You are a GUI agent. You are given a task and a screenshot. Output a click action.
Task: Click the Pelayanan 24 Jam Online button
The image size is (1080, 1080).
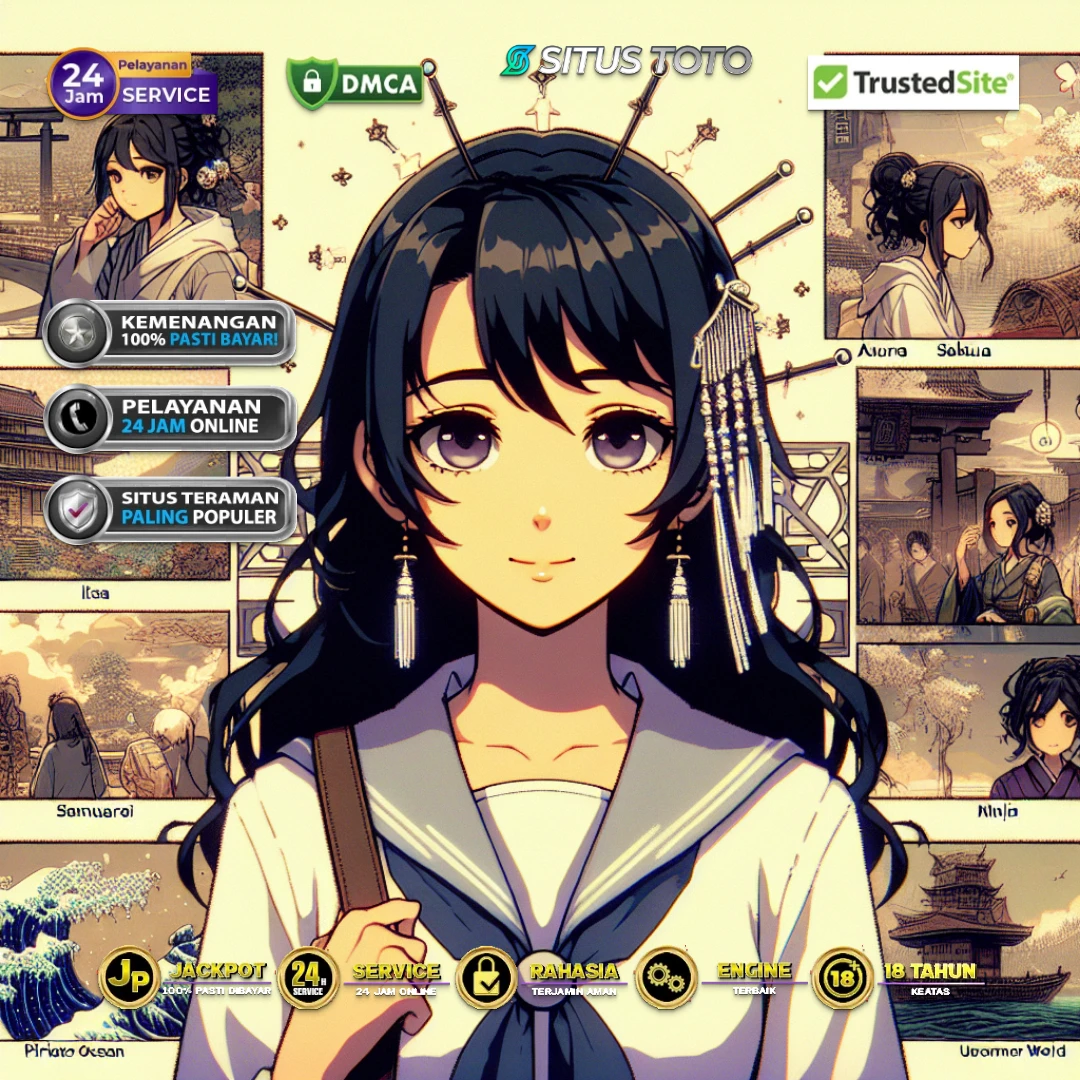point(170,417)
